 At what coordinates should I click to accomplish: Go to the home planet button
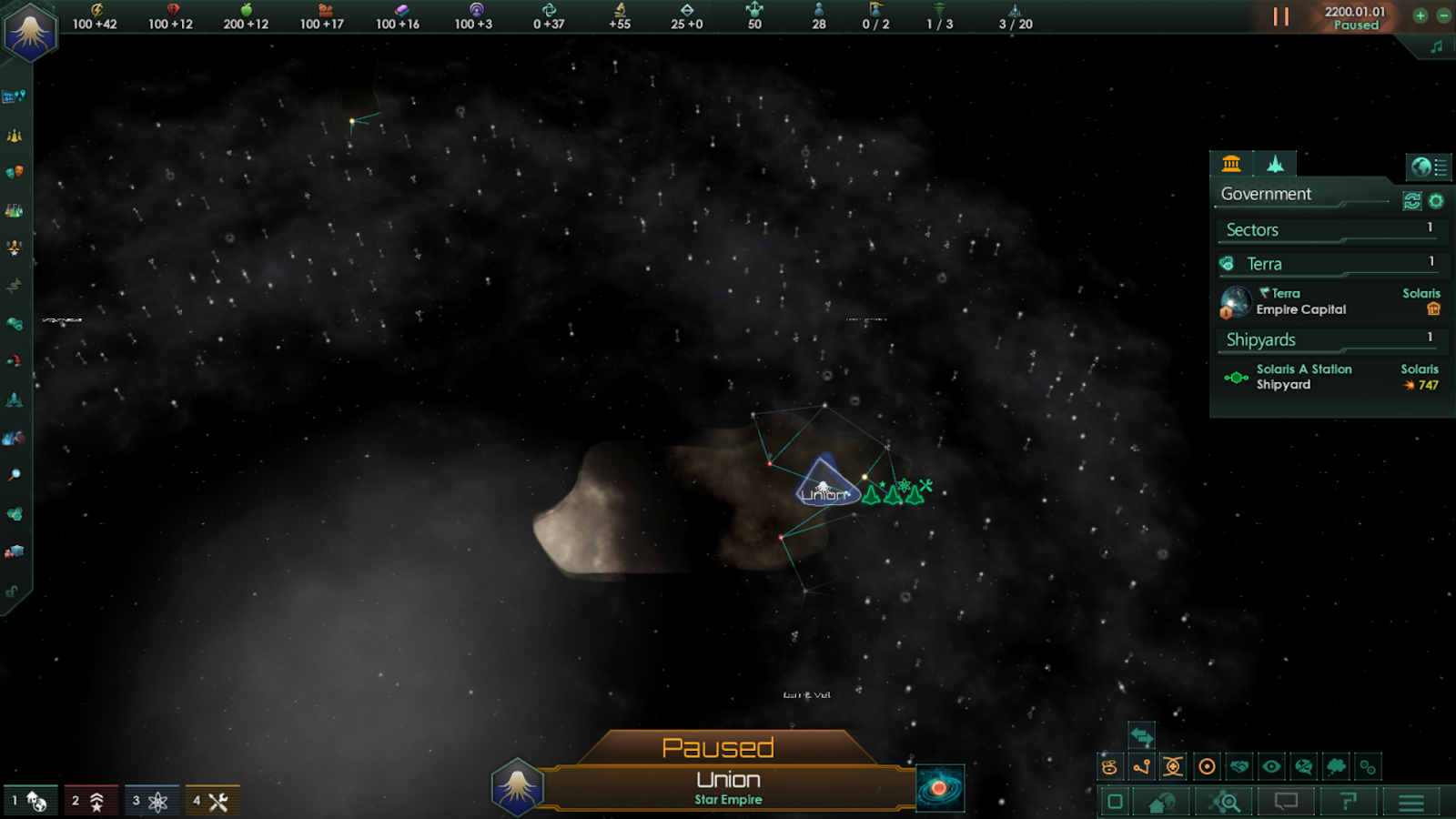point(1162,803)
